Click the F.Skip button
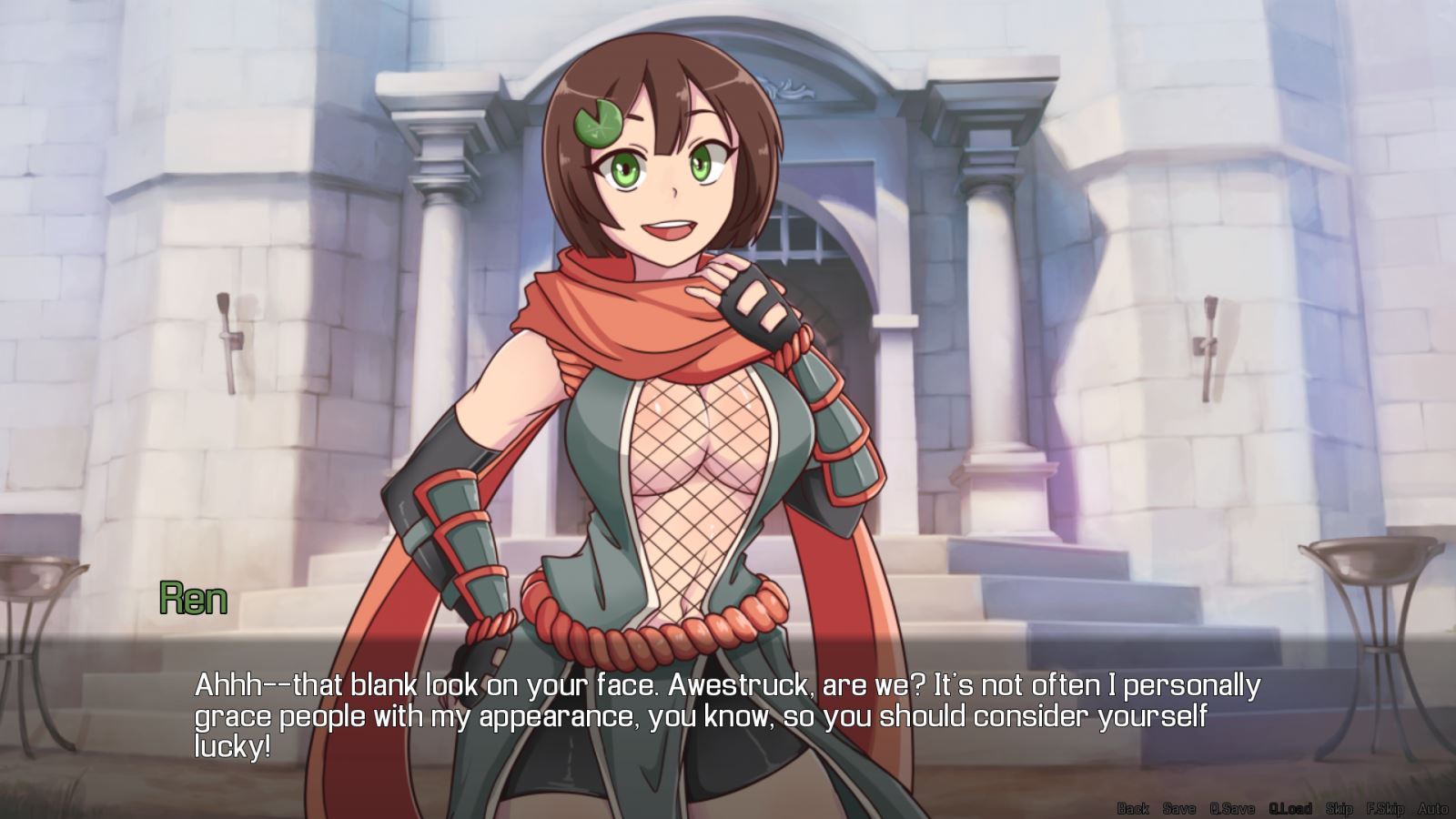 [1385, 808]
